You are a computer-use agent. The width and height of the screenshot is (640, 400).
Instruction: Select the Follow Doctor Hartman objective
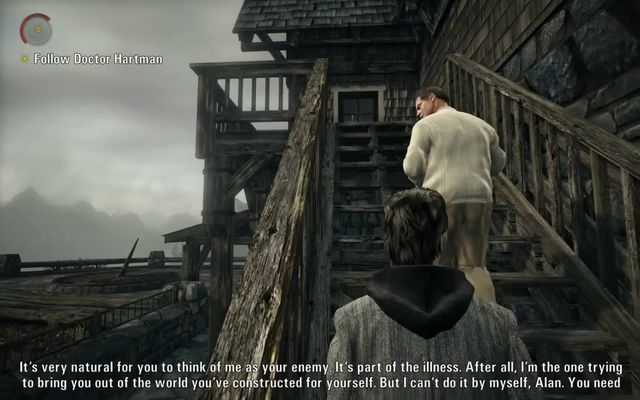[97, 59]
